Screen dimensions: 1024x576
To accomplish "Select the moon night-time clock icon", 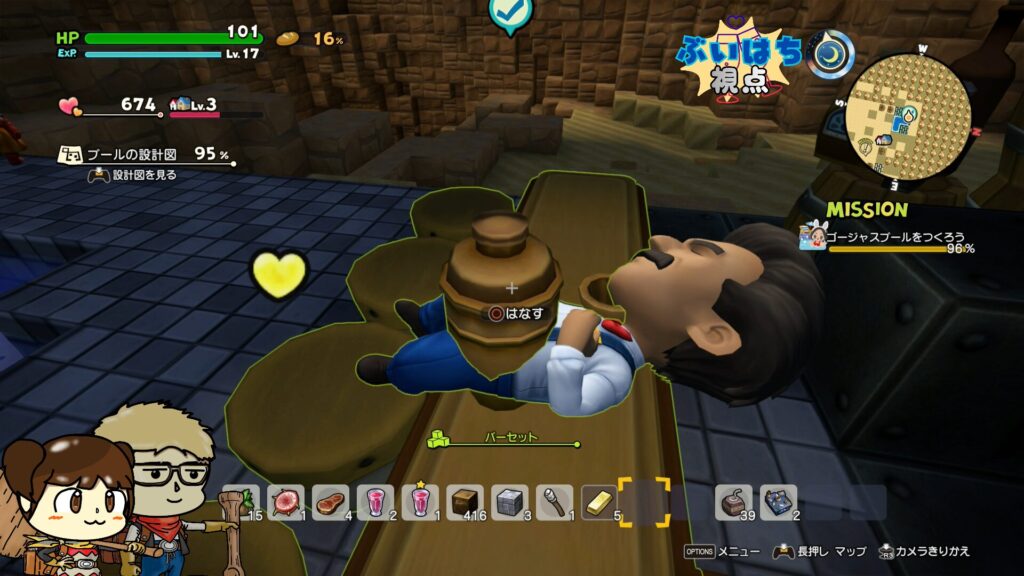I will [x=832, y=56].
